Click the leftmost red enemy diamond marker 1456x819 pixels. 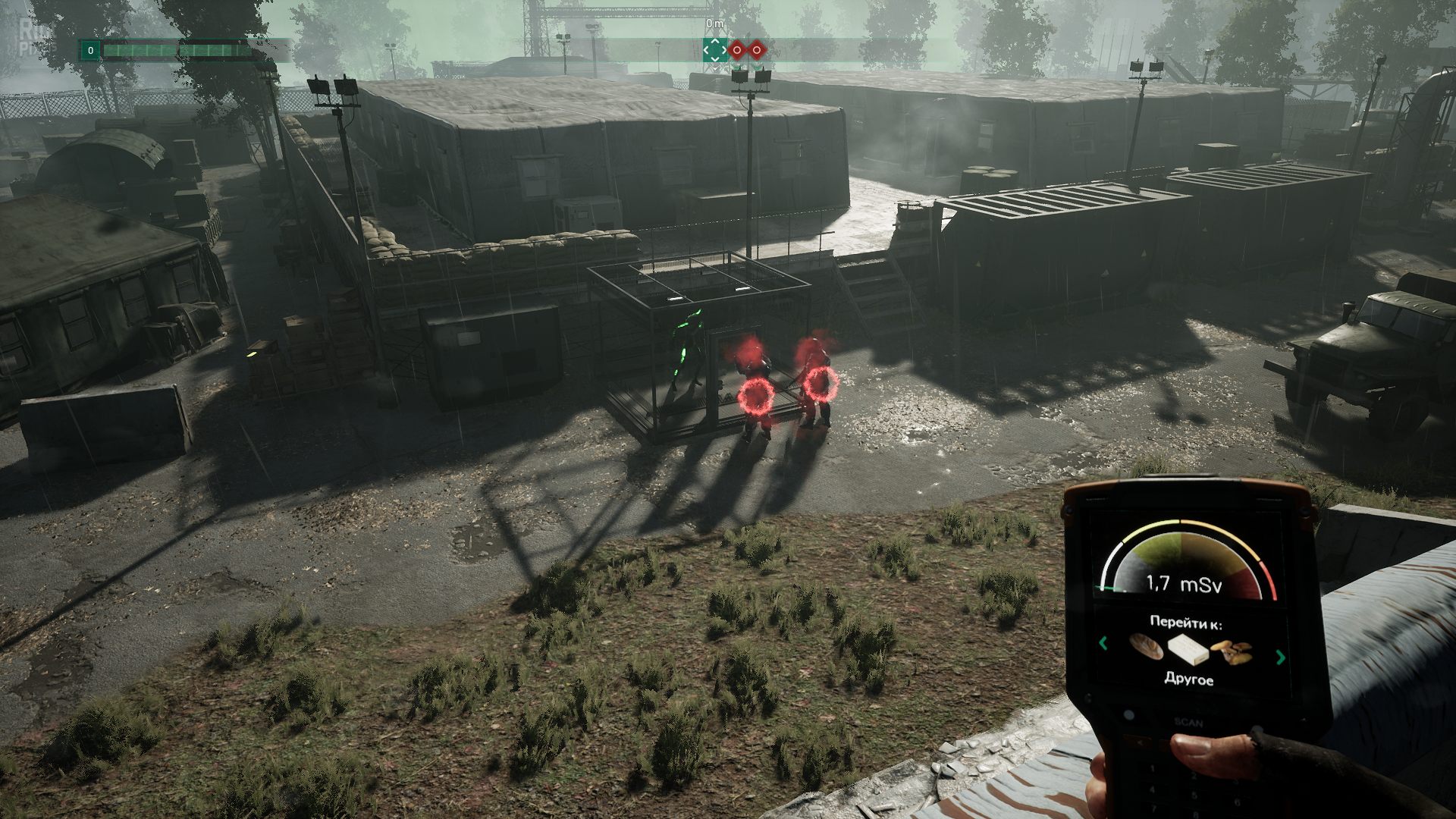(736, 49)
